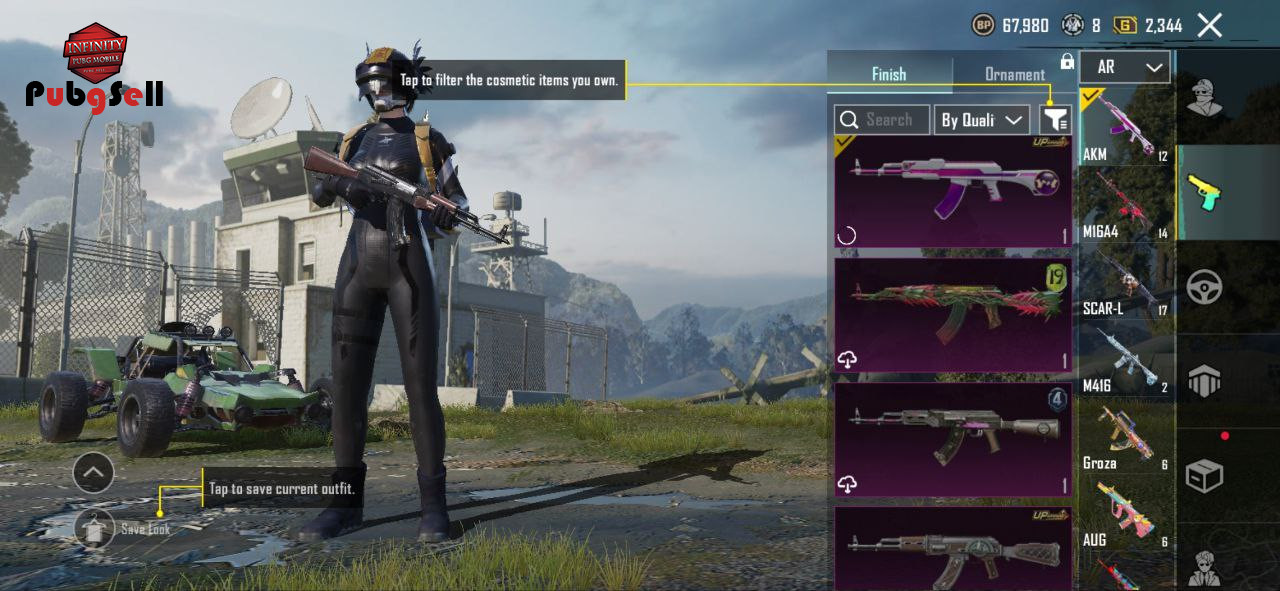This screenshot has height=591, width=1280.
Task: Pick the grey AKM skin with badge 4
Action: point(953,439)
